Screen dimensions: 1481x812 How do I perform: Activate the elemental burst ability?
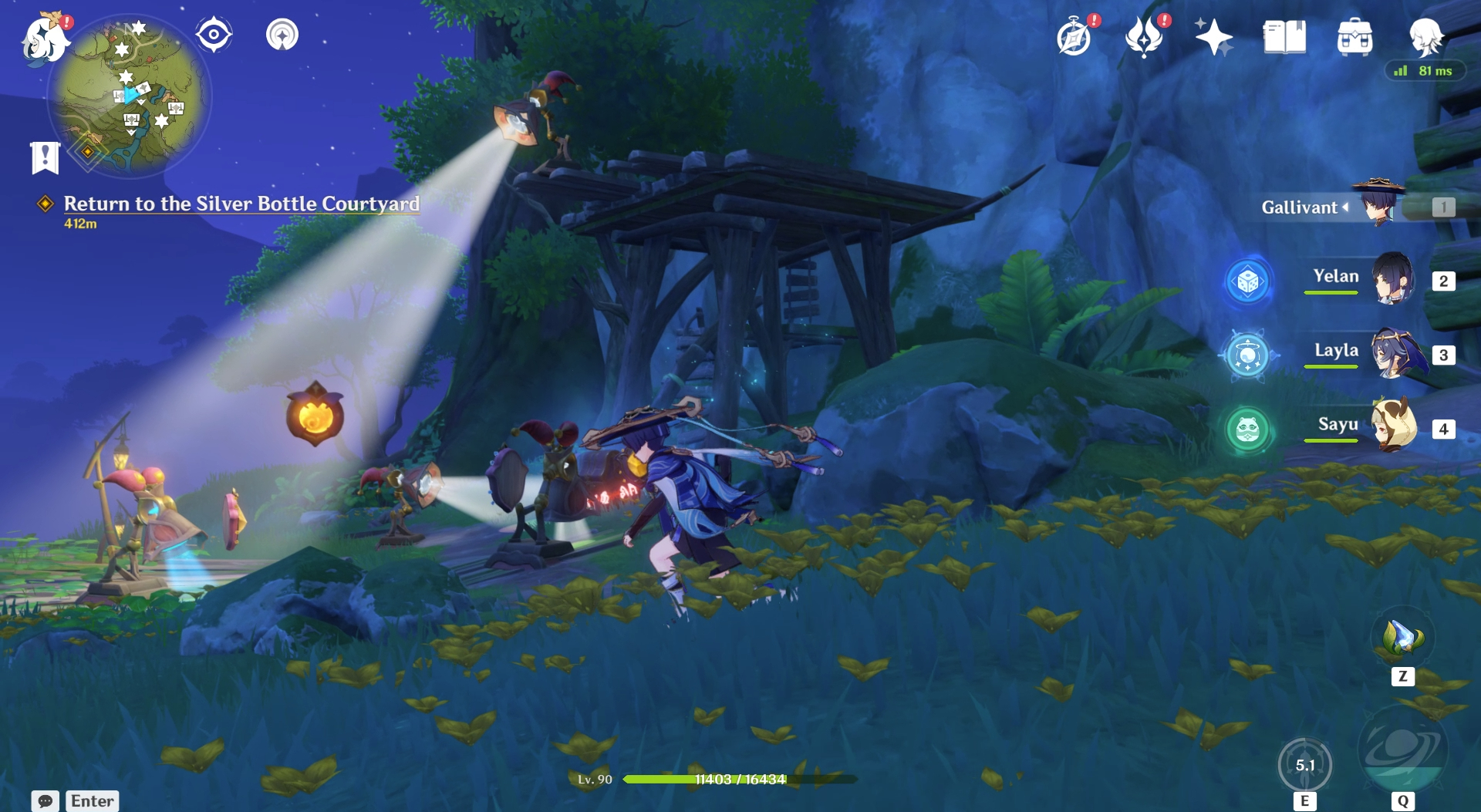[1402, 750]
